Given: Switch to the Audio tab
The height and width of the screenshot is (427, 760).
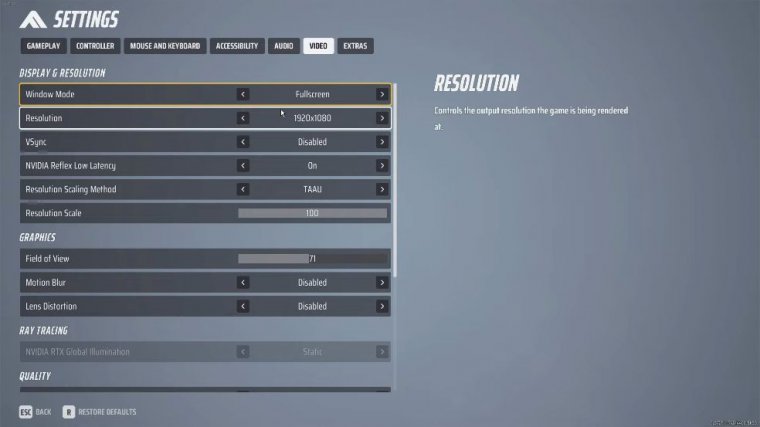Looking at the screenshot, I should [x=284, y=46].
